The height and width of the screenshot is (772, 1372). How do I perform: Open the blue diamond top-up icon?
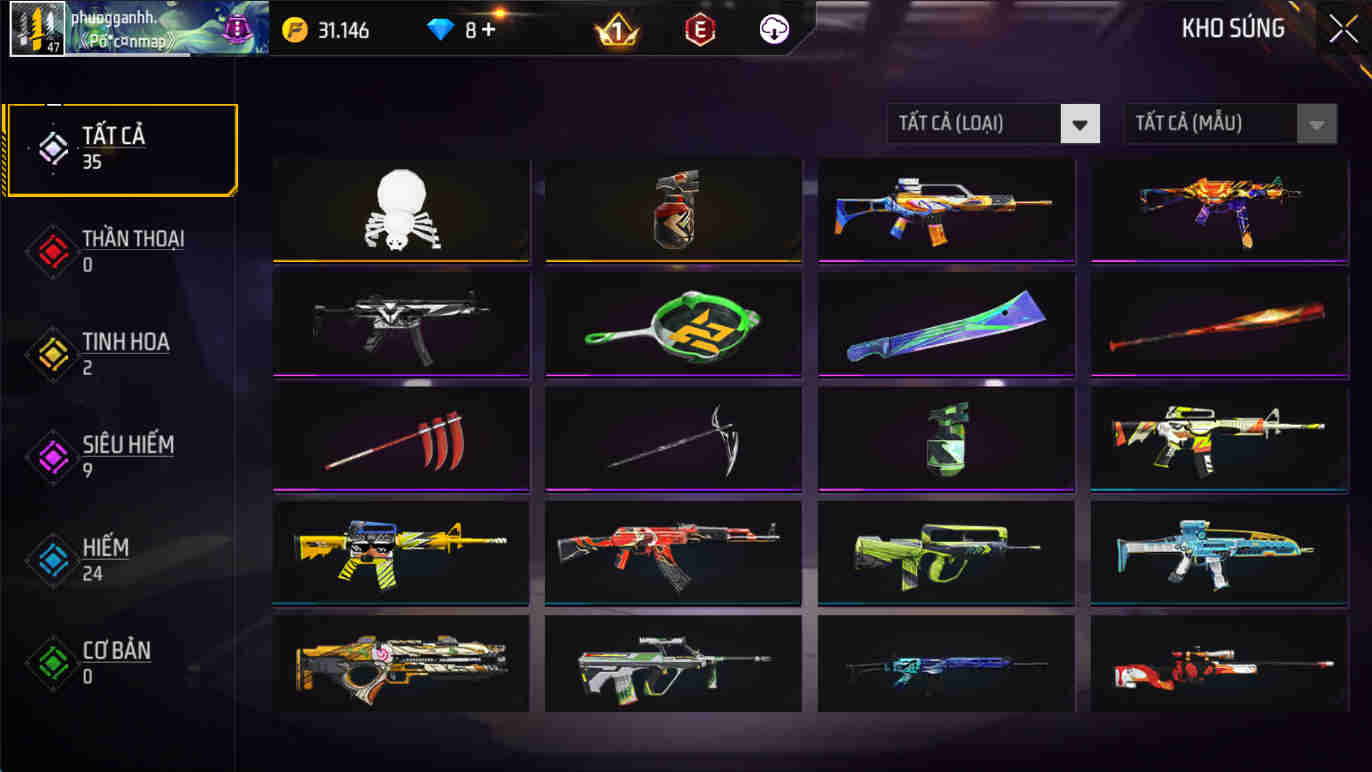pos(440,29)
